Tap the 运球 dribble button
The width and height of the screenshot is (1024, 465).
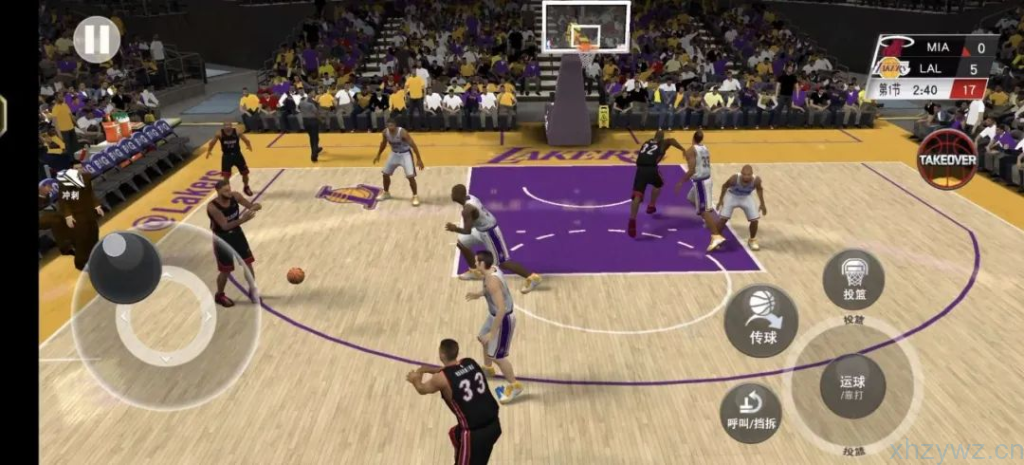(852, 386)
